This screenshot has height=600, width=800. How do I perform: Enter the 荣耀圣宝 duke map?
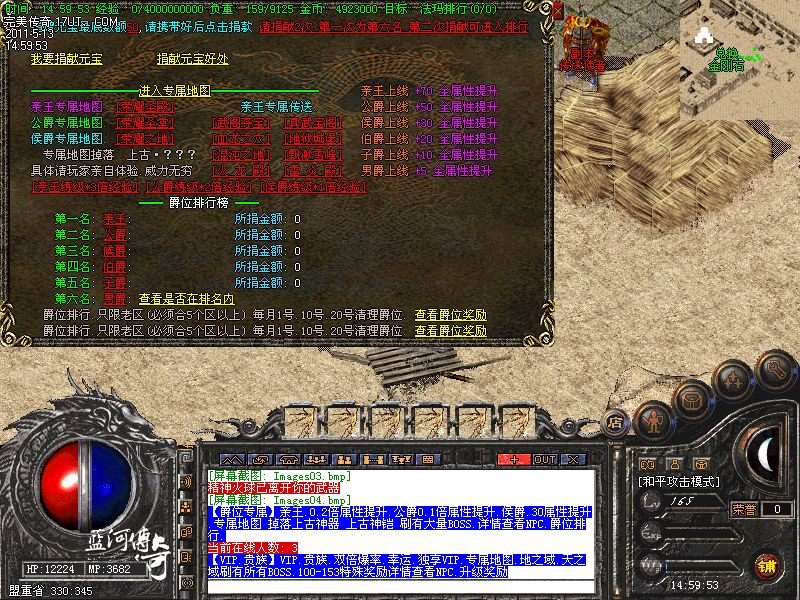click(x=145, y=122)
